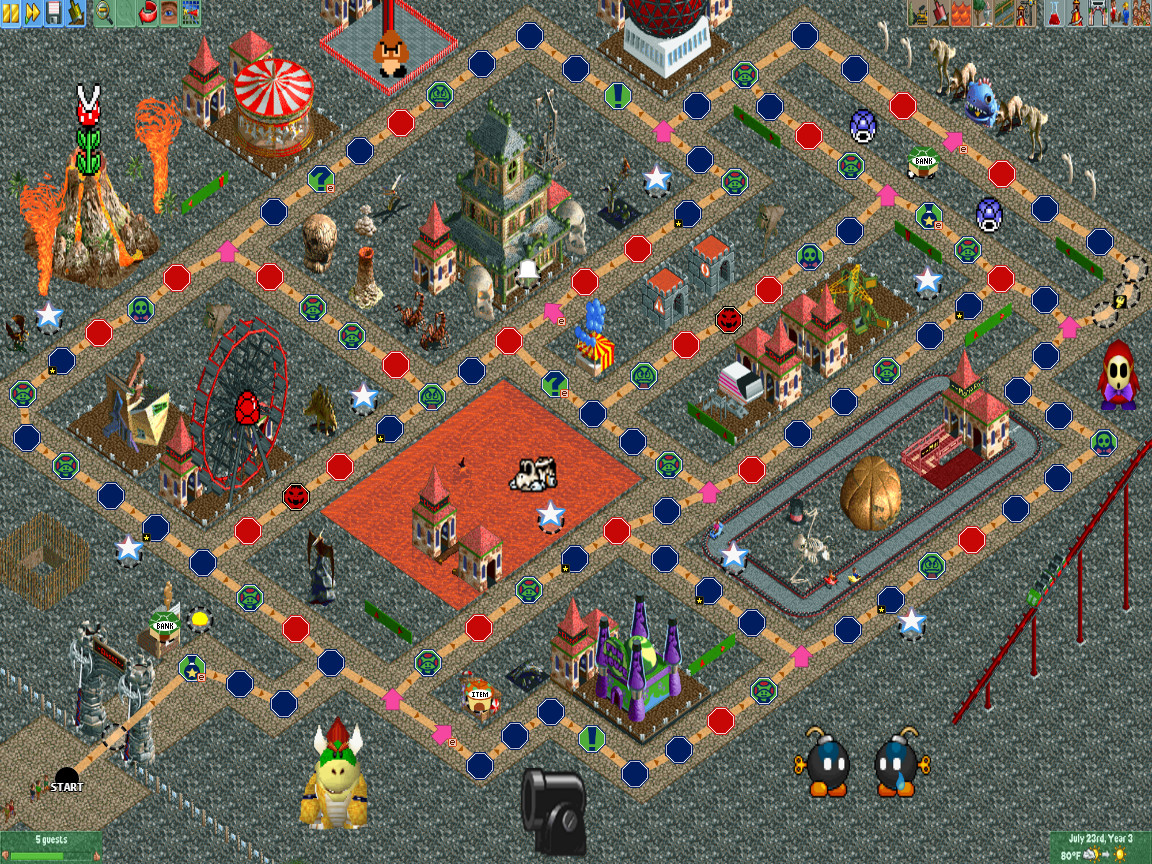The height and width of the screenshot is (864, 1152).
Task: Click the 5 guests status panel
Action: (x=51, y=846)
